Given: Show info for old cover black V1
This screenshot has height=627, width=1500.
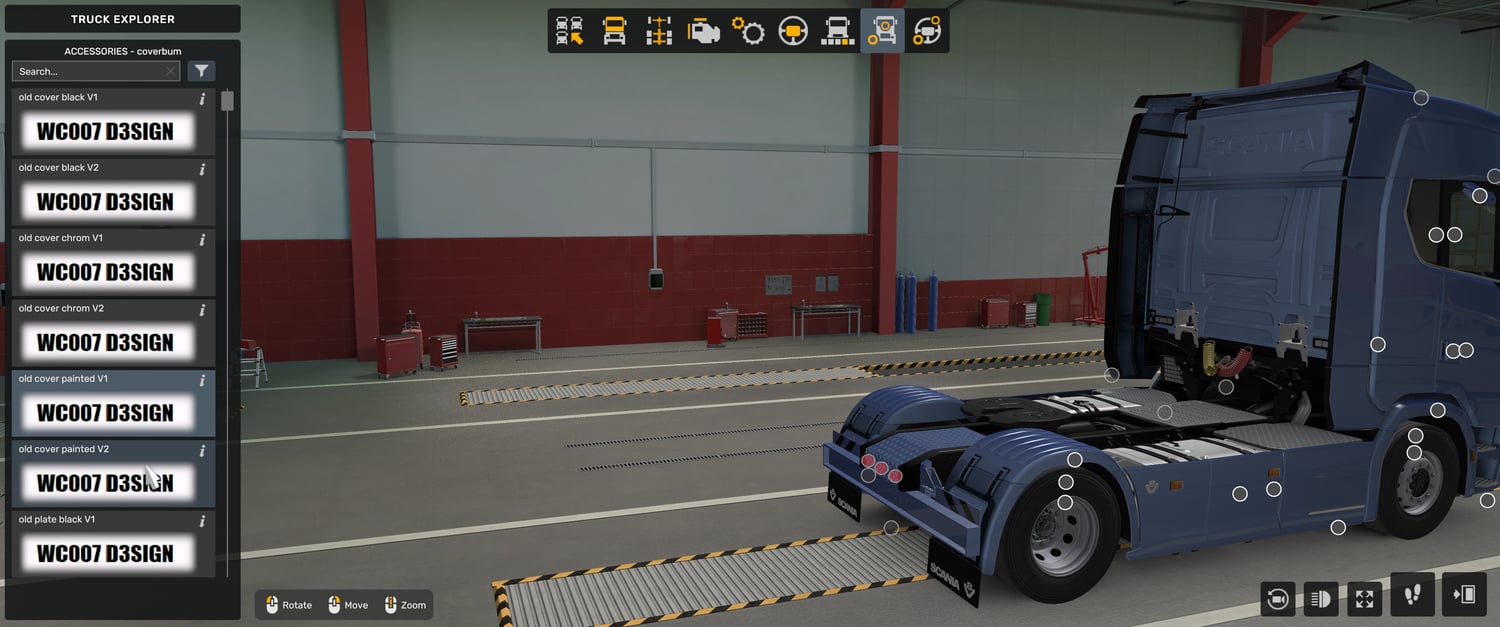Looking at the screenshot, I should 202,99.
